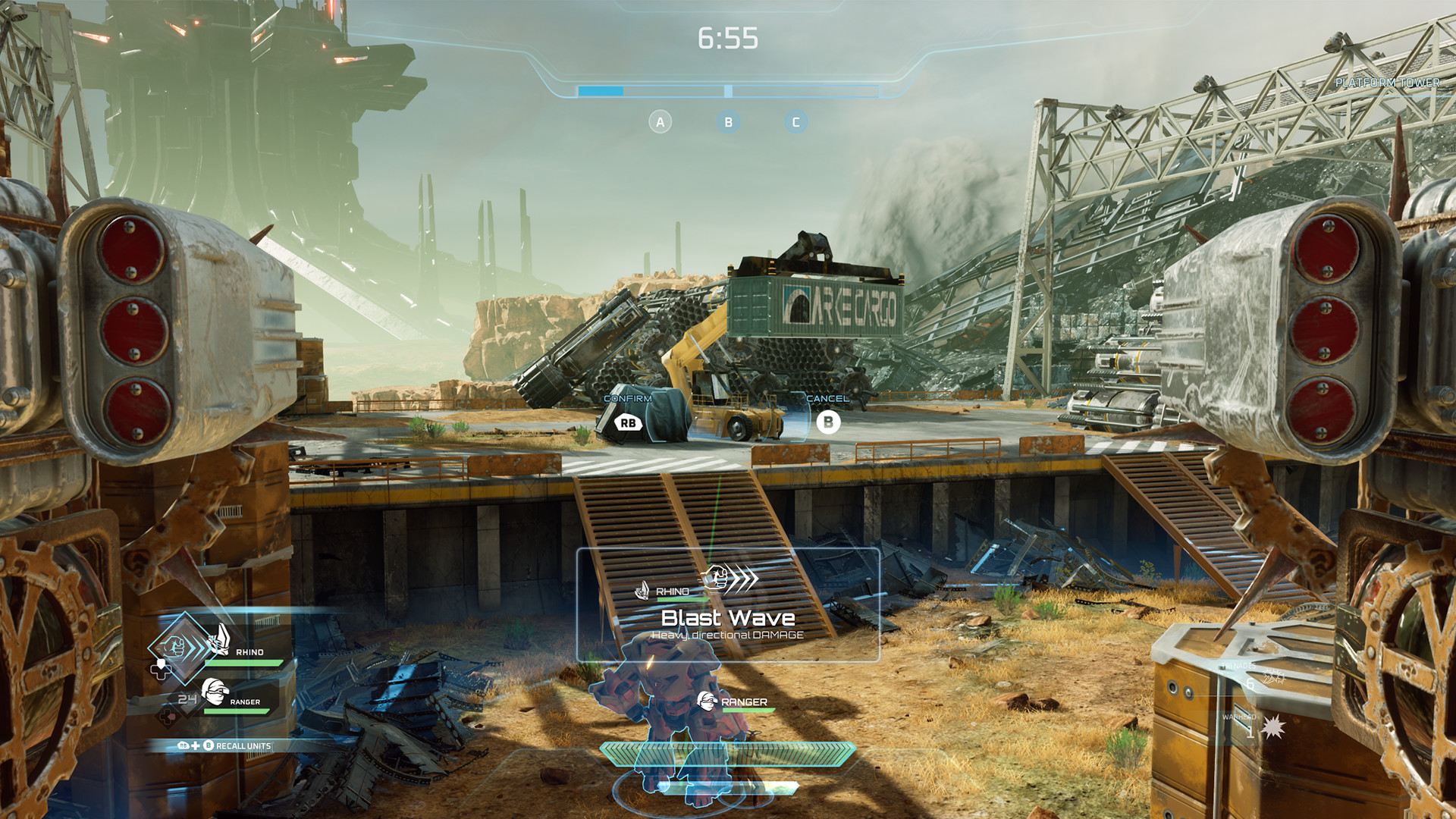Image resolution: width=1456 pixels, height=819 pixels.
Task: Select capture point A marker
Action: pos(660,122)
